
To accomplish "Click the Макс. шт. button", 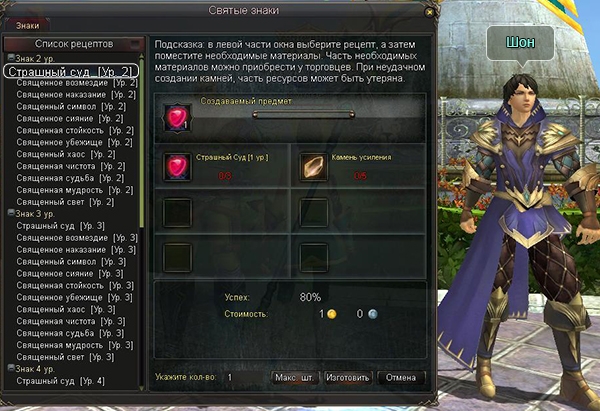I will [x=295, y=378].
